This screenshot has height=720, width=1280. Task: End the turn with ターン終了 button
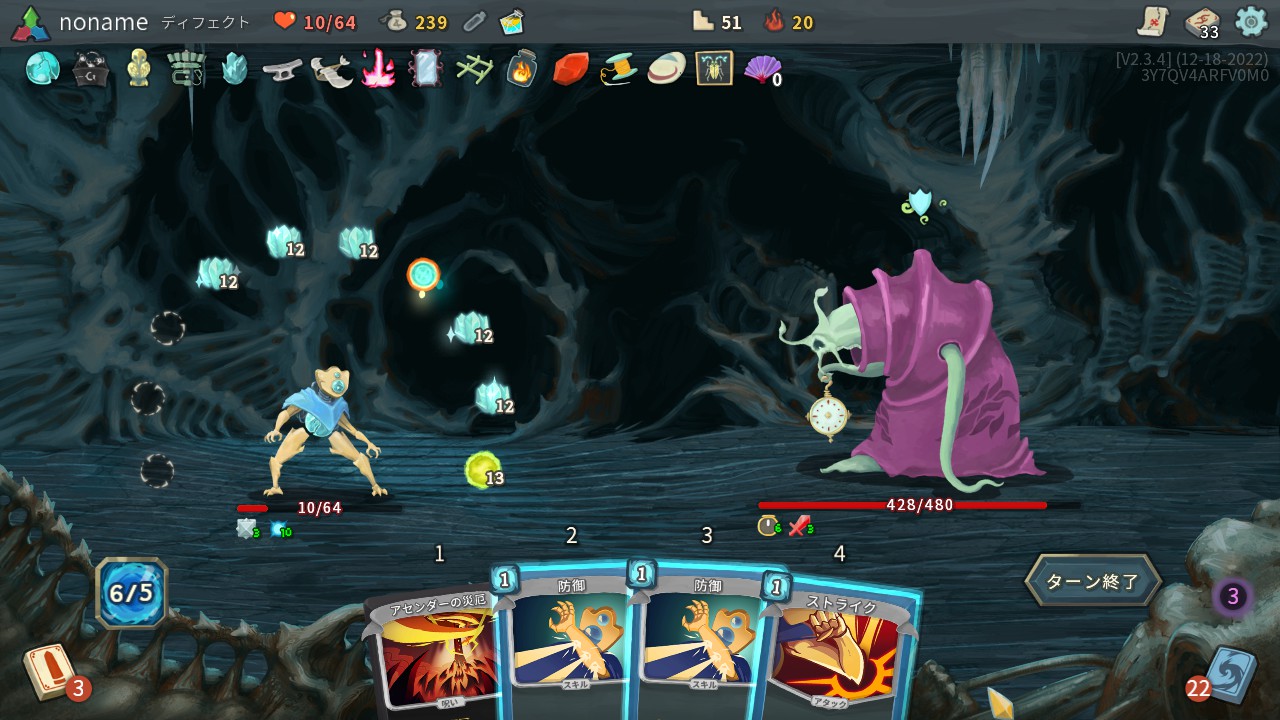(x=1092, y=581)
